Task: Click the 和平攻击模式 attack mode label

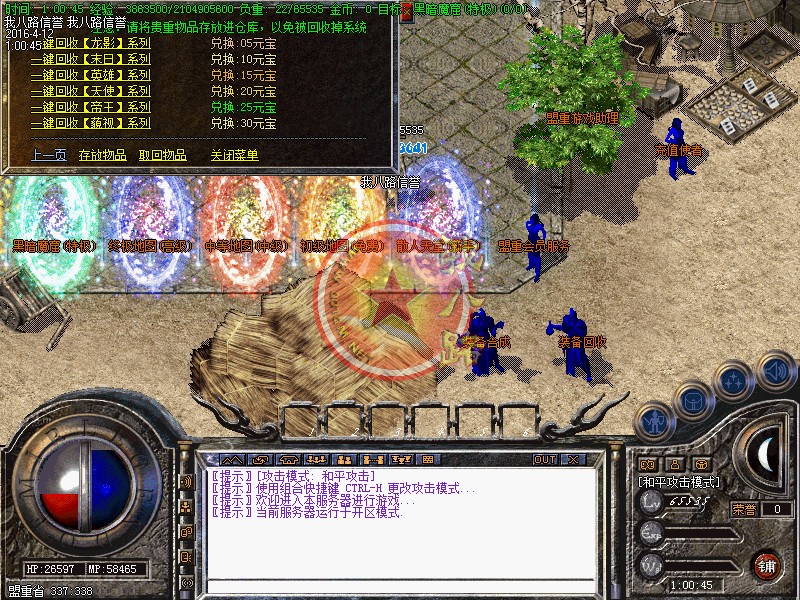Action: click(x=680, y=482)
